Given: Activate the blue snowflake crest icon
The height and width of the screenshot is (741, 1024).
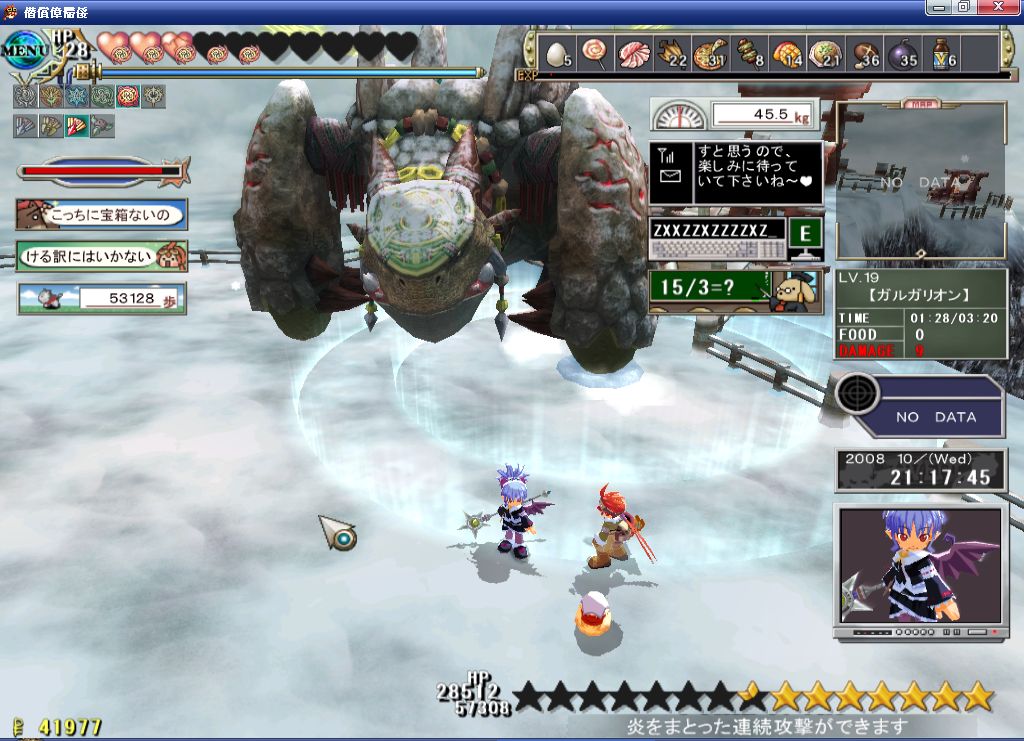Looking at the screenshot, I should pos(75,97).
